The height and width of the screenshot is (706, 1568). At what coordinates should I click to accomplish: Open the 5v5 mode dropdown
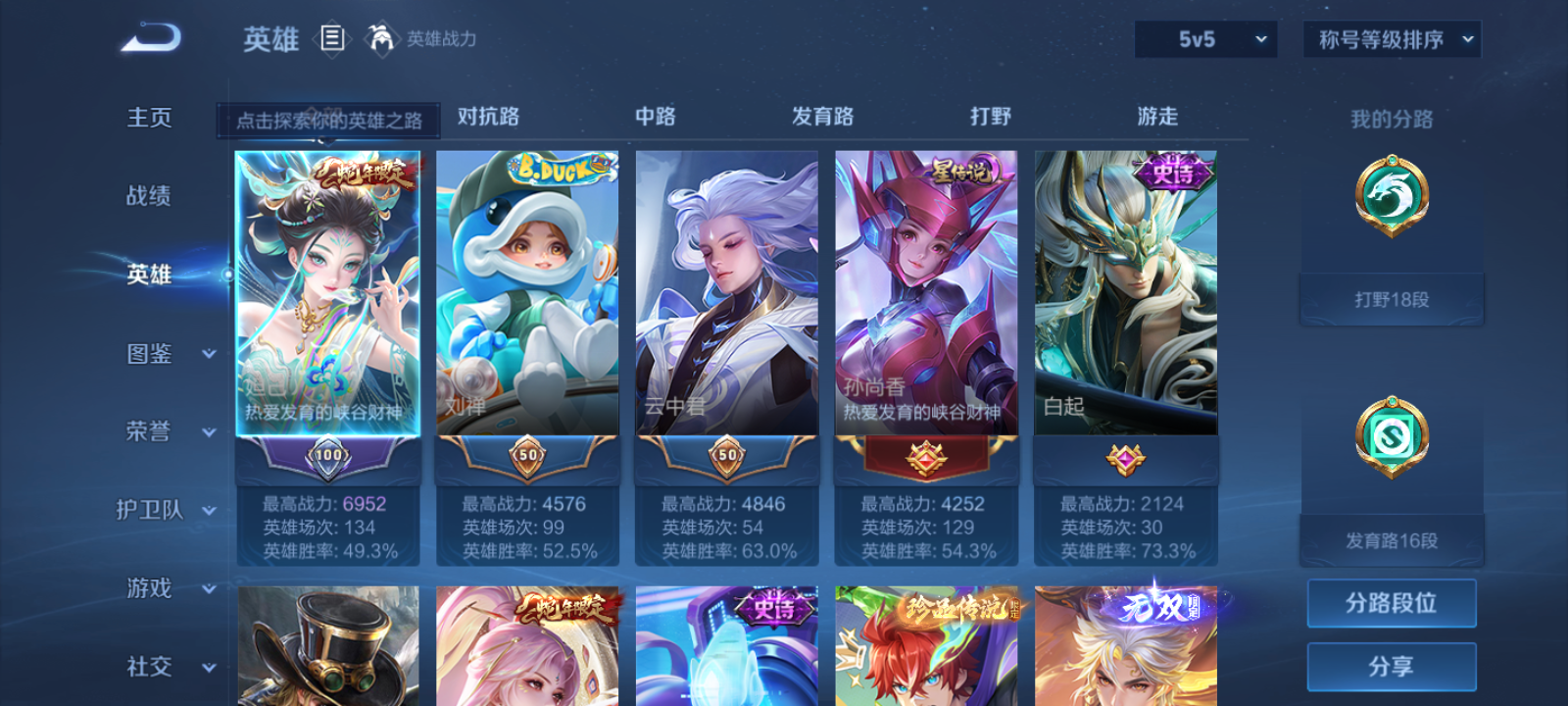point(1204,39)
